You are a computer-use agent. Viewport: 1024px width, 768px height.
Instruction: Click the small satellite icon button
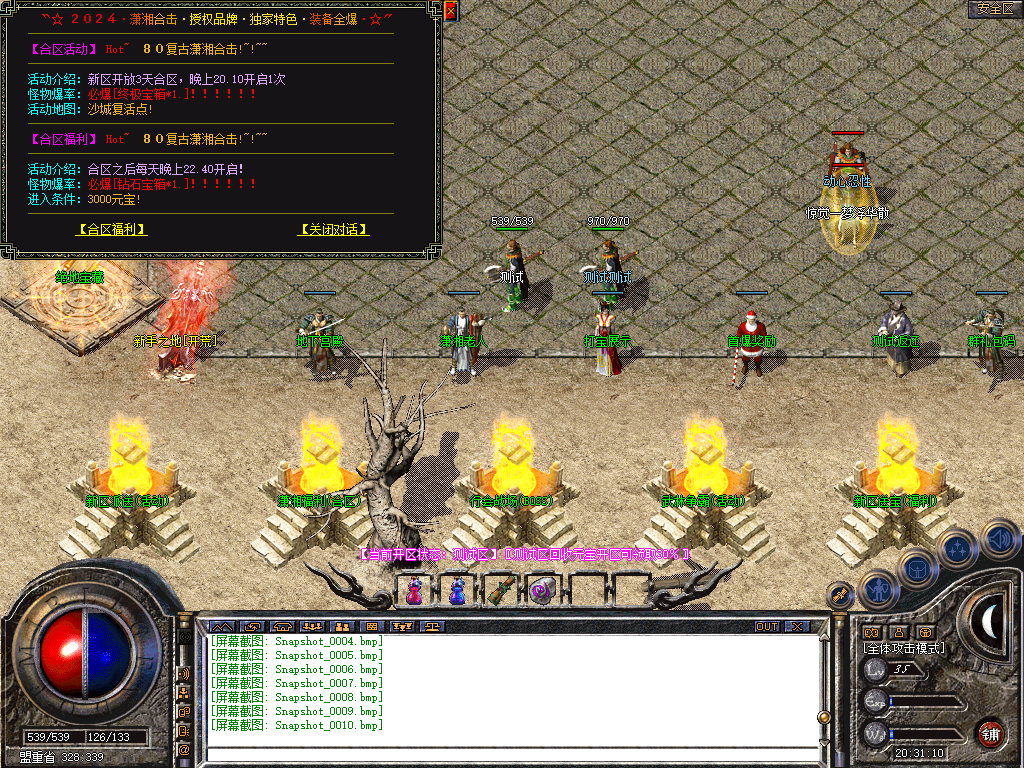coord(839,594)
